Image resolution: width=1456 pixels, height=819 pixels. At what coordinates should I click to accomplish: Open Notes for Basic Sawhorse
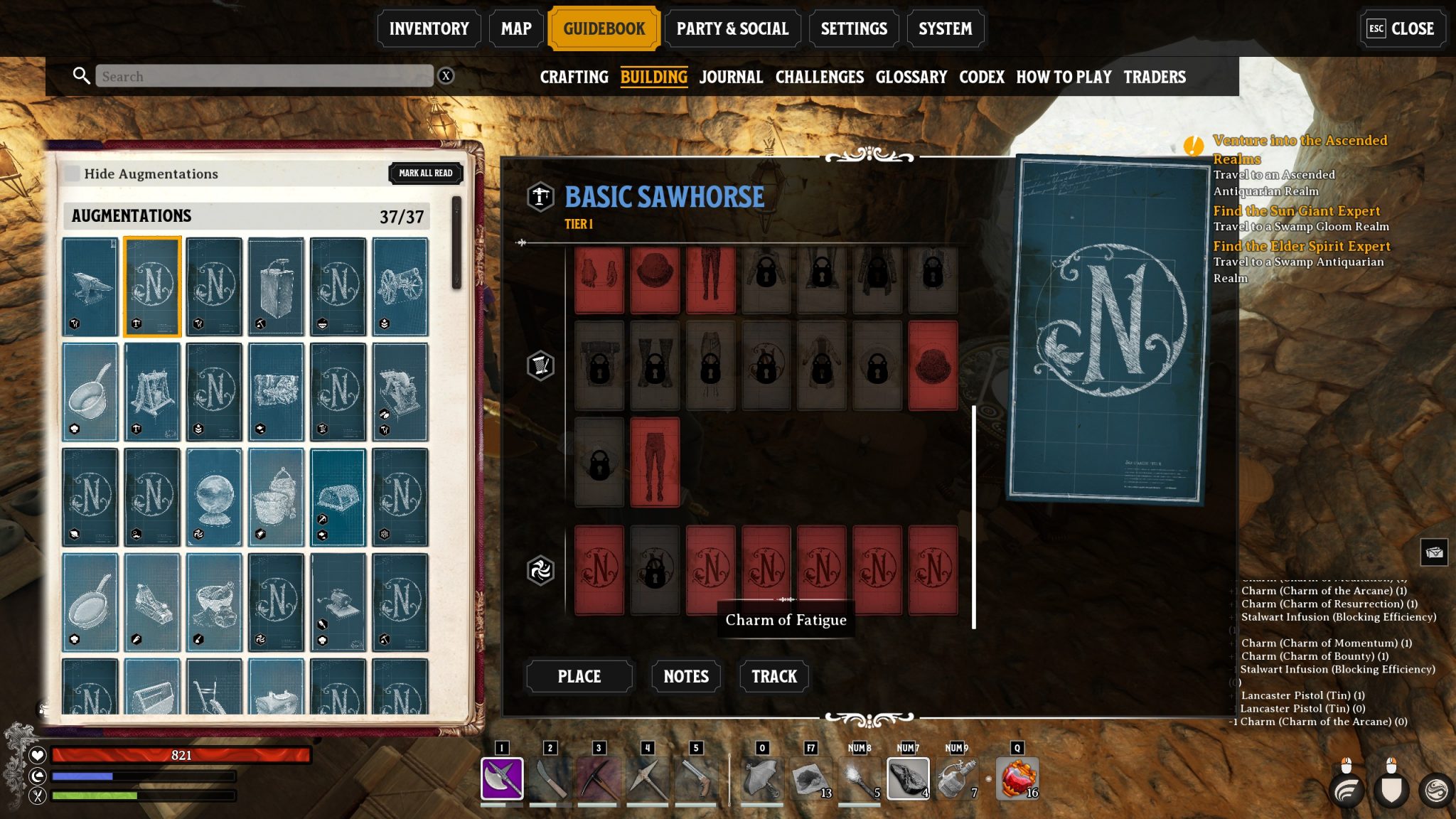click(685, 676)
